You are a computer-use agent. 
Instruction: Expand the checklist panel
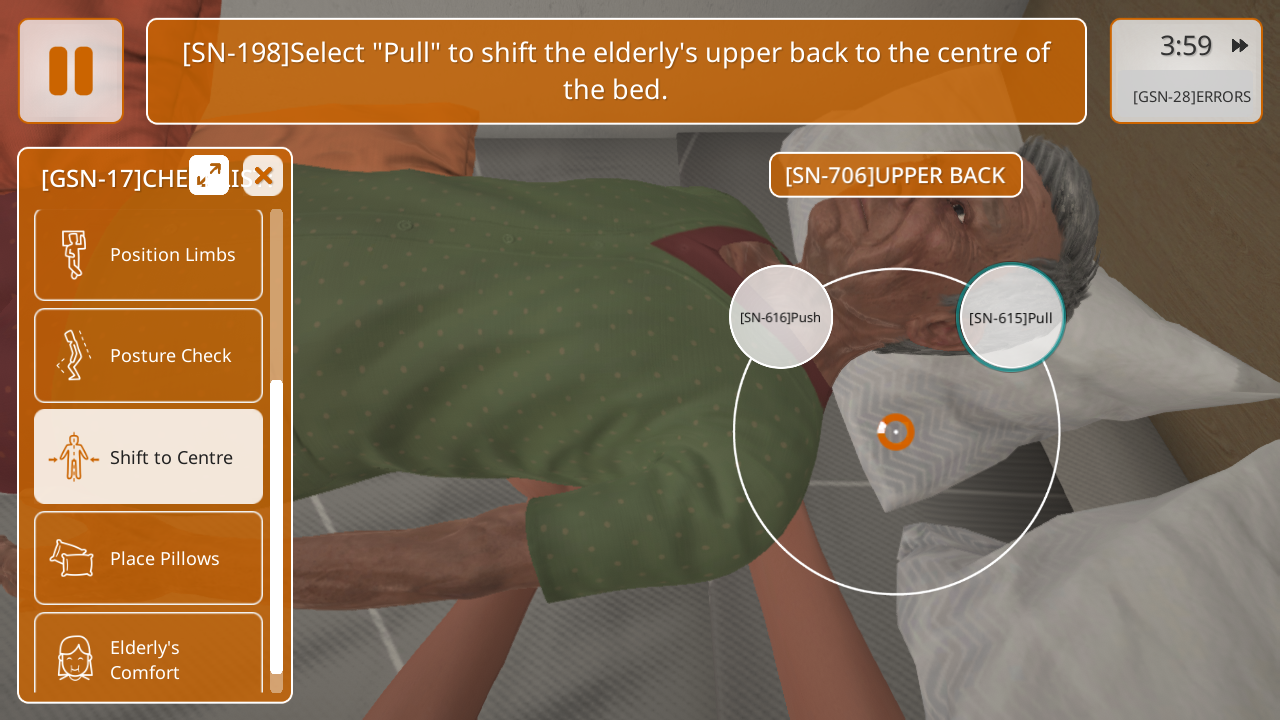(x=209, y=176)
